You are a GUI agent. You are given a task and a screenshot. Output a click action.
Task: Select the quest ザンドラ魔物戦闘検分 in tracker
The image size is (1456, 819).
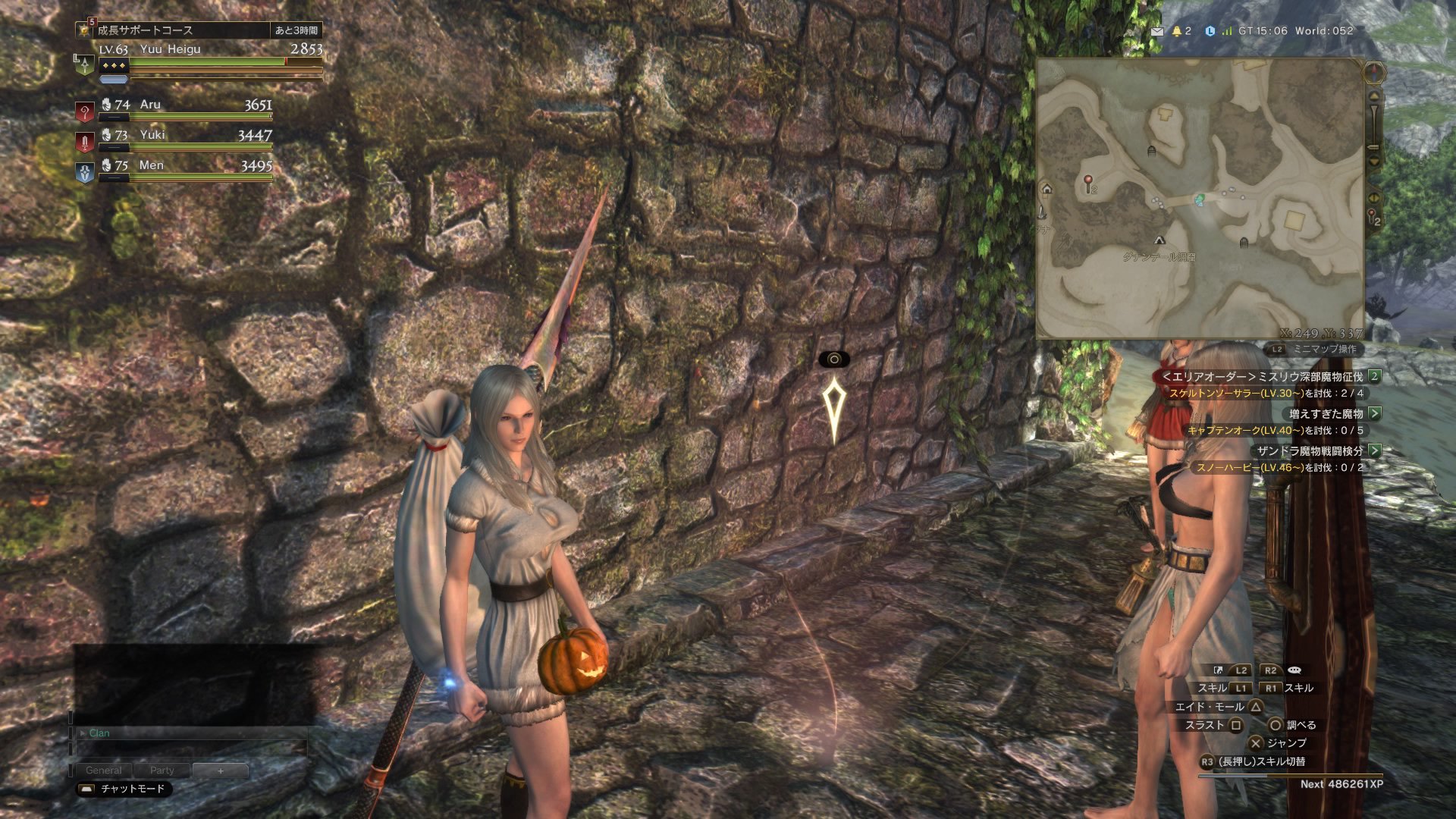(1310, 450)
